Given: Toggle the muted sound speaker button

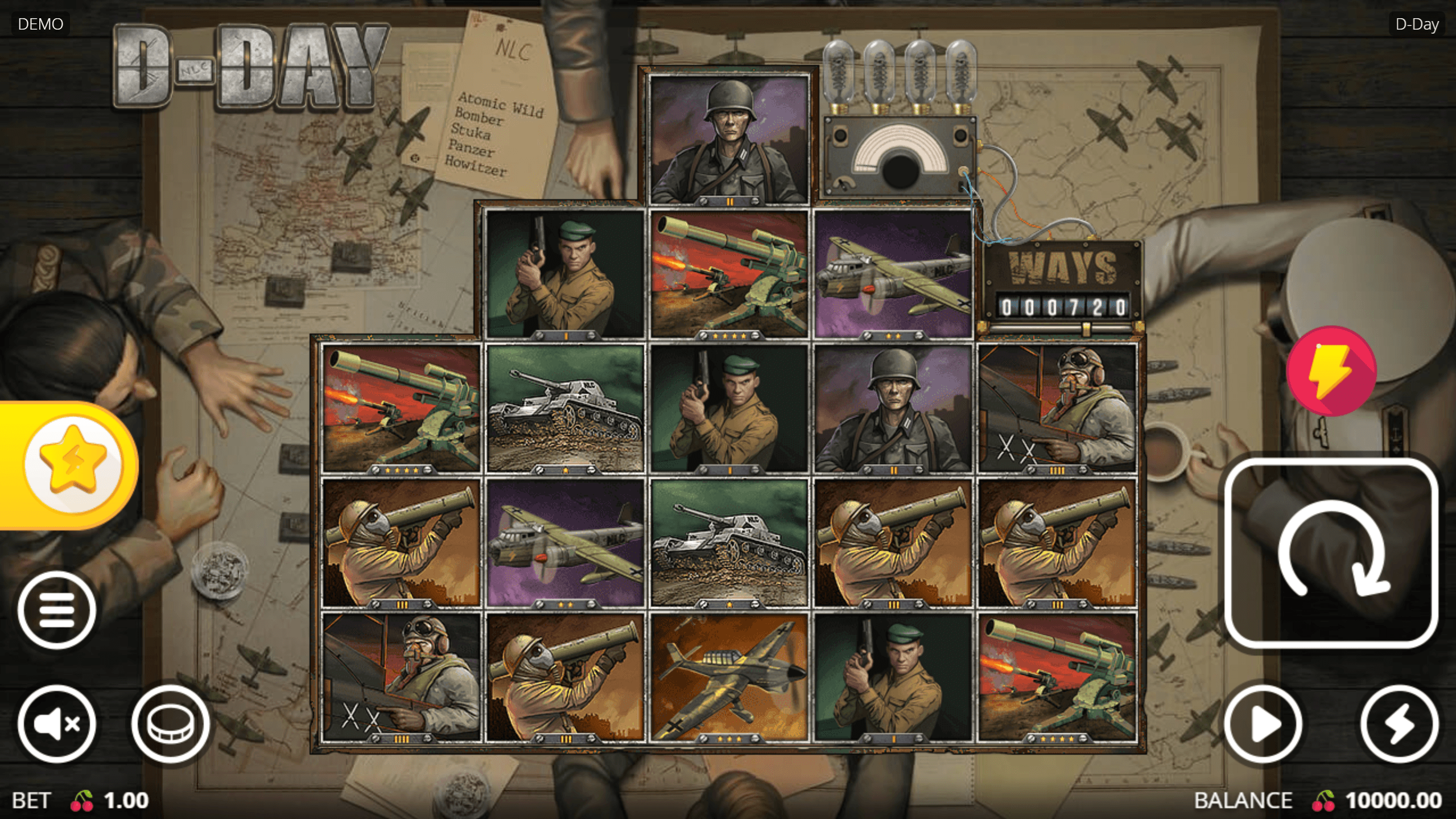Looking at the screenshot, I should point(57,724).
